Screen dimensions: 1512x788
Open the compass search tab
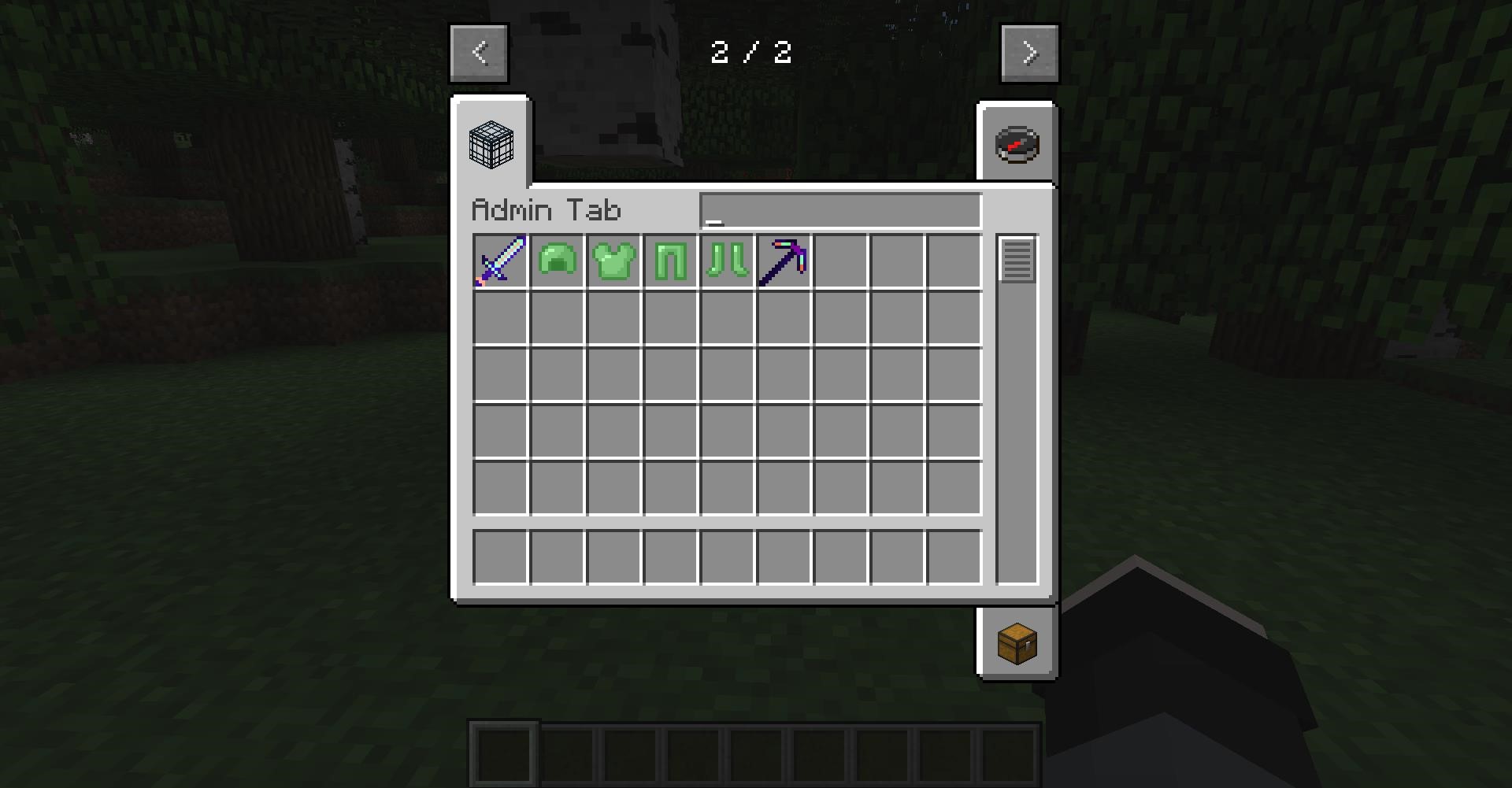click(1016, 143)
